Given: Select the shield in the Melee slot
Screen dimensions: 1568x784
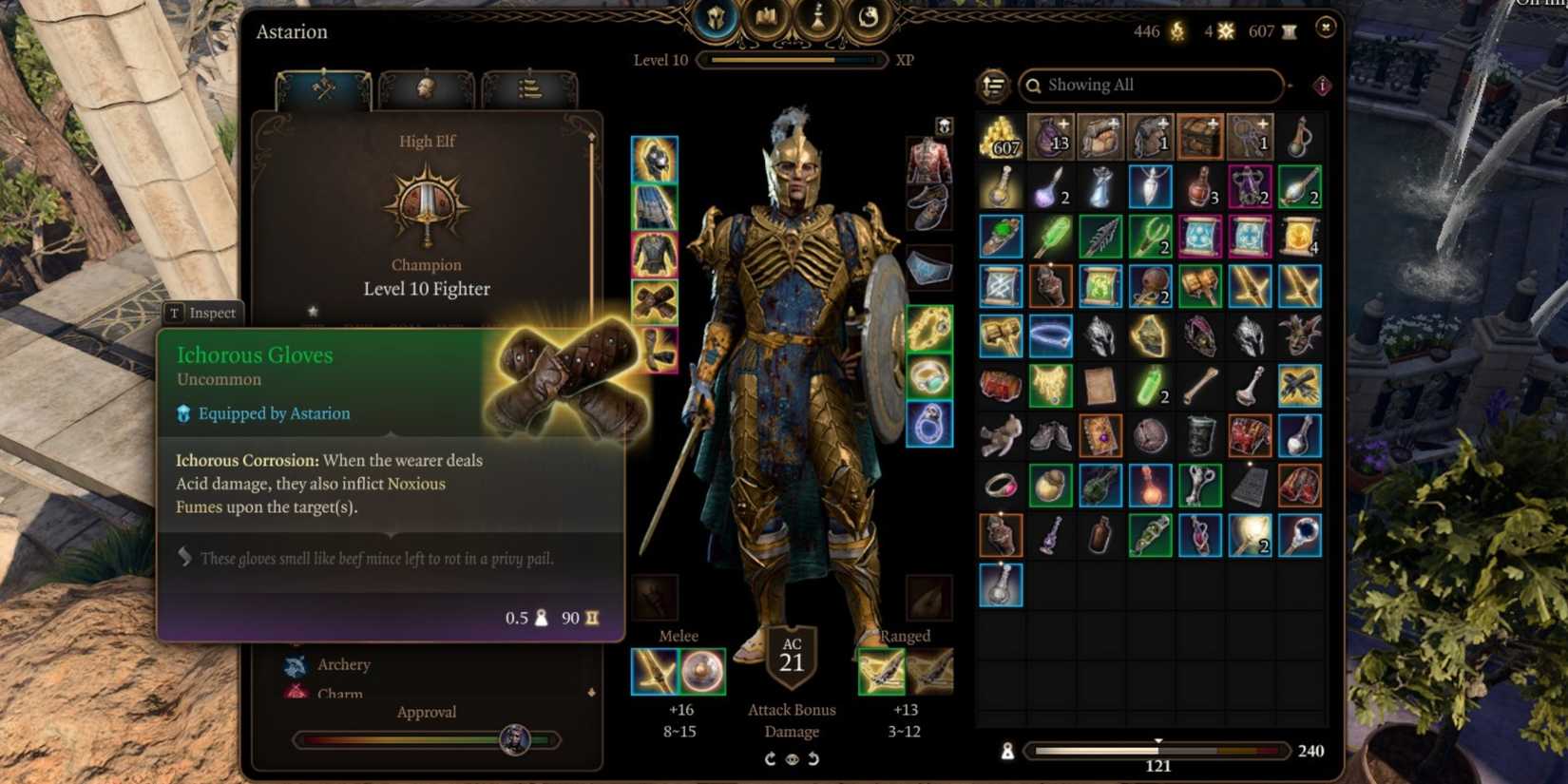Looking at the screenshot, I should [705, 671].
